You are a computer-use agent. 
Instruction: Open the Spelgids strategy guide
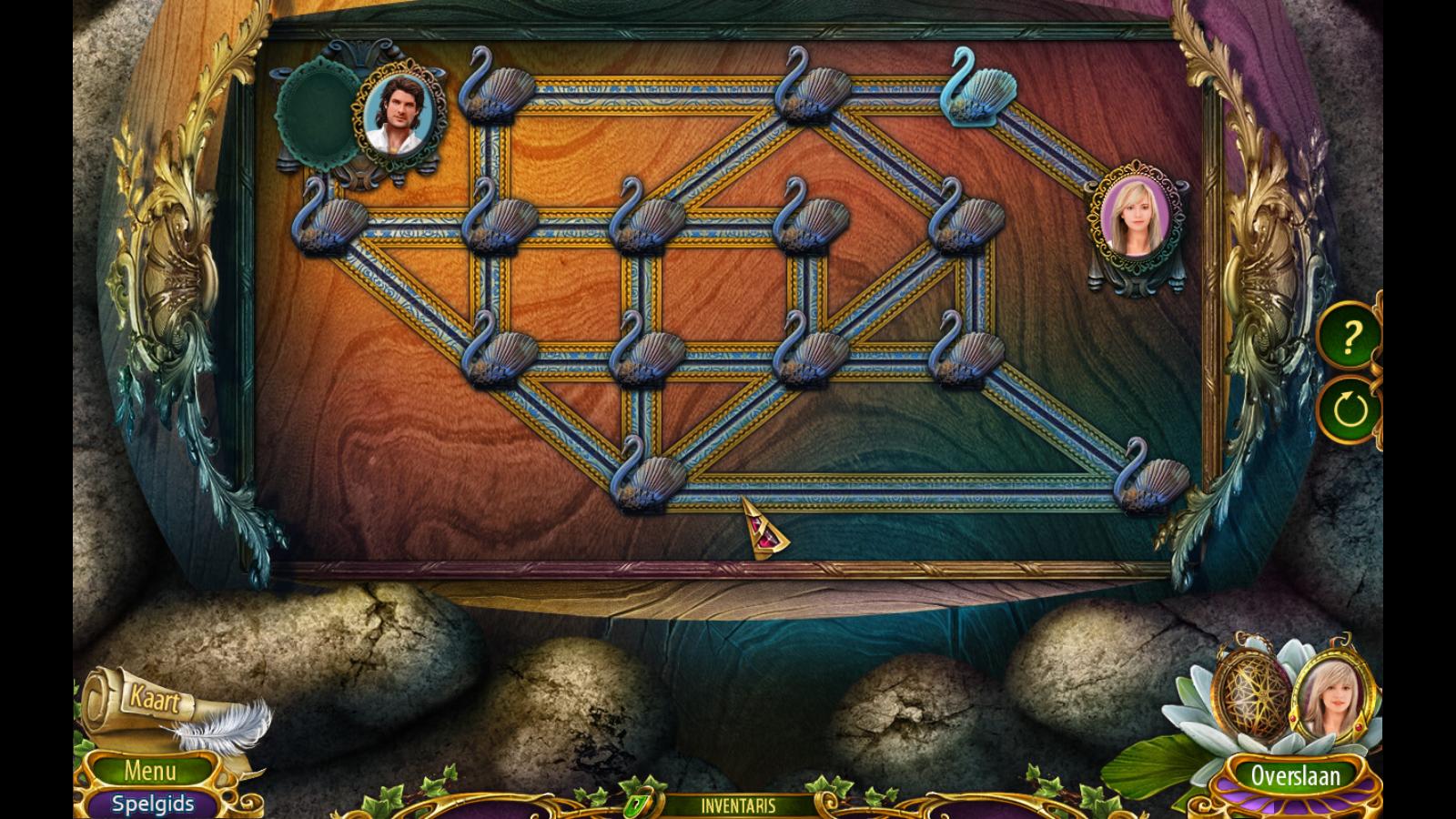(152, 804)
